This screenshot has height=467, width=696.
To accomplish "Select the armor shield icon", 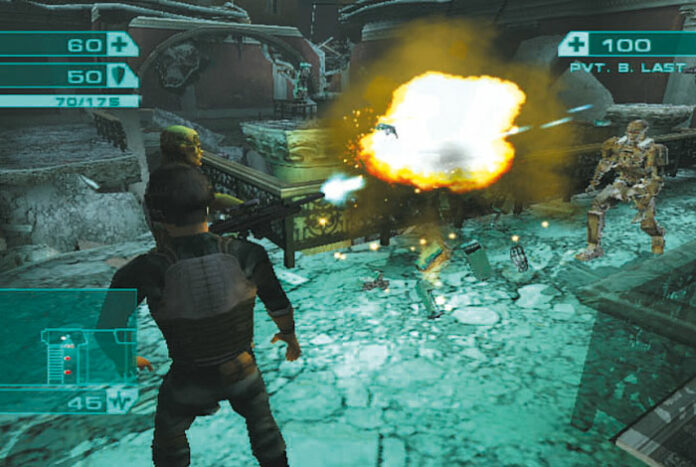I will (122, 76).
